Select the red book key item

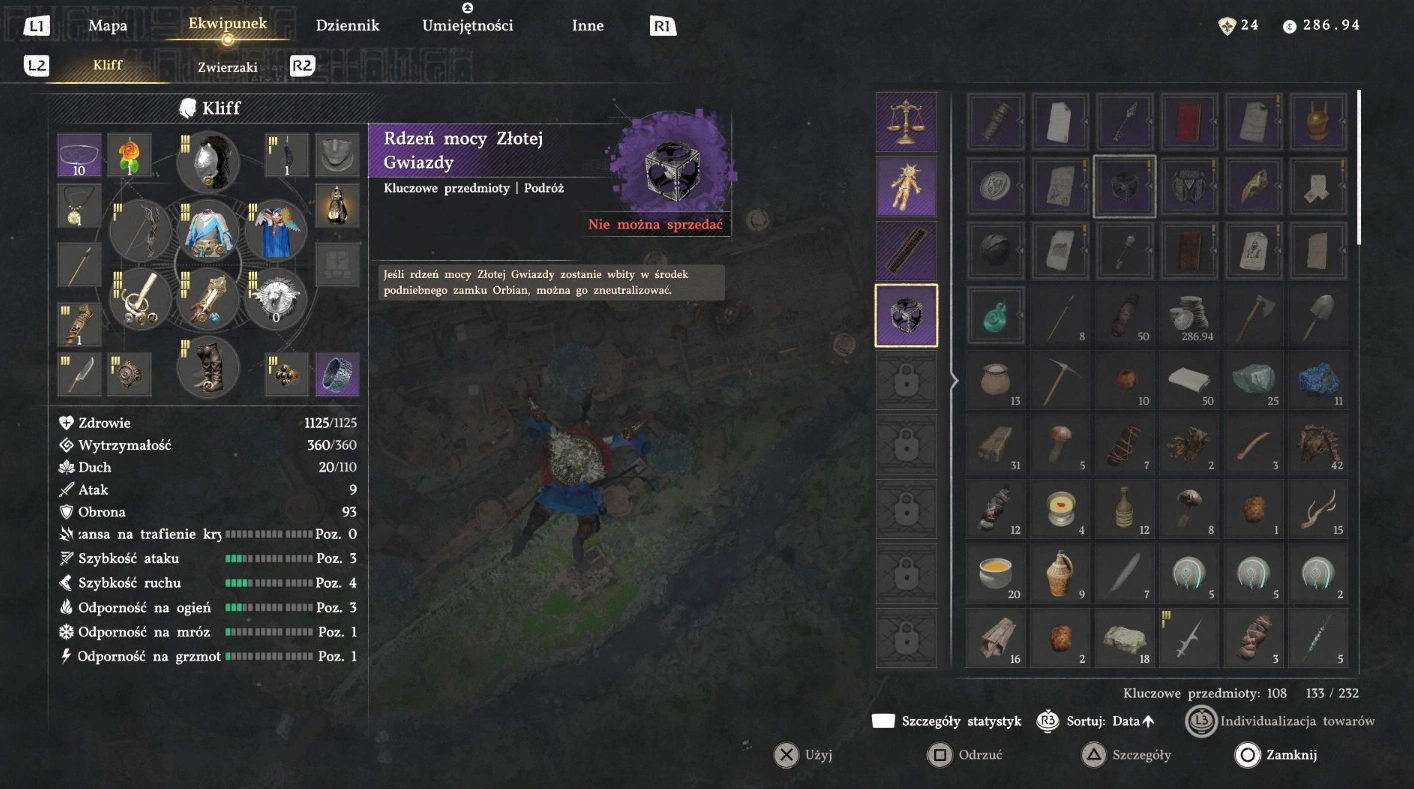(1189, 123)
